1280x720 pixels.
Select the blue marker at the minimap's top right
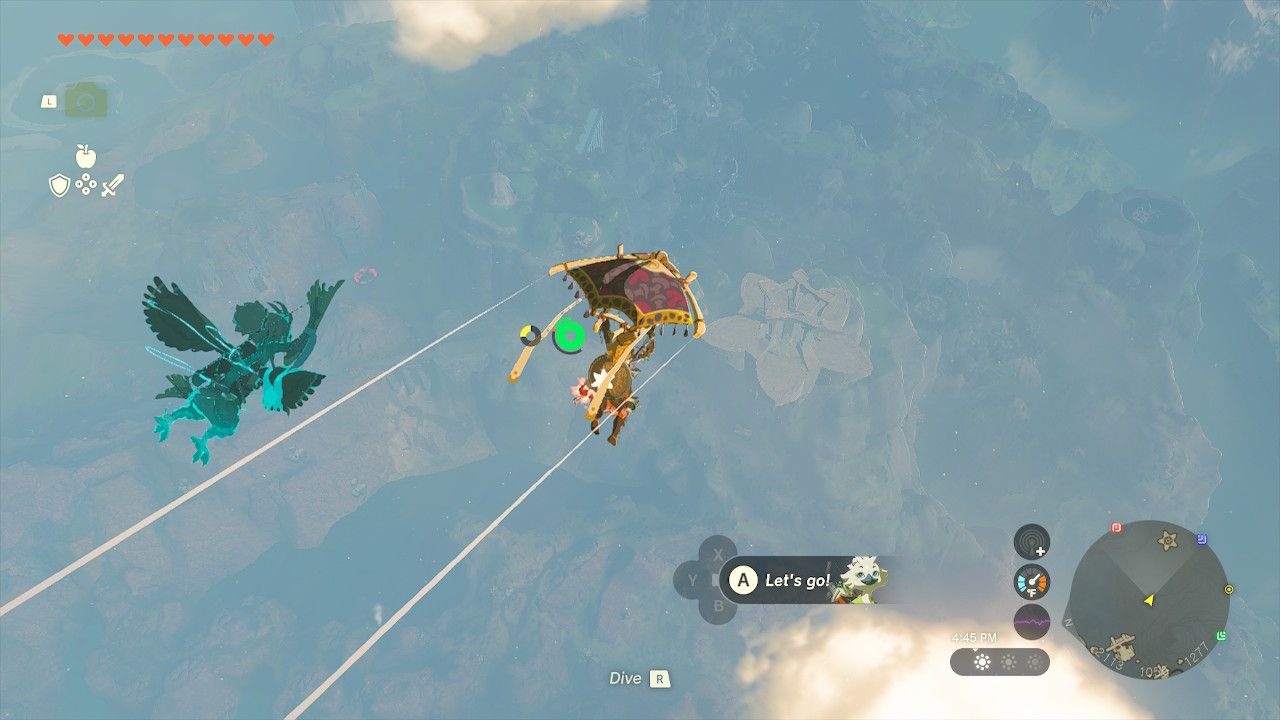point(1201,537)
